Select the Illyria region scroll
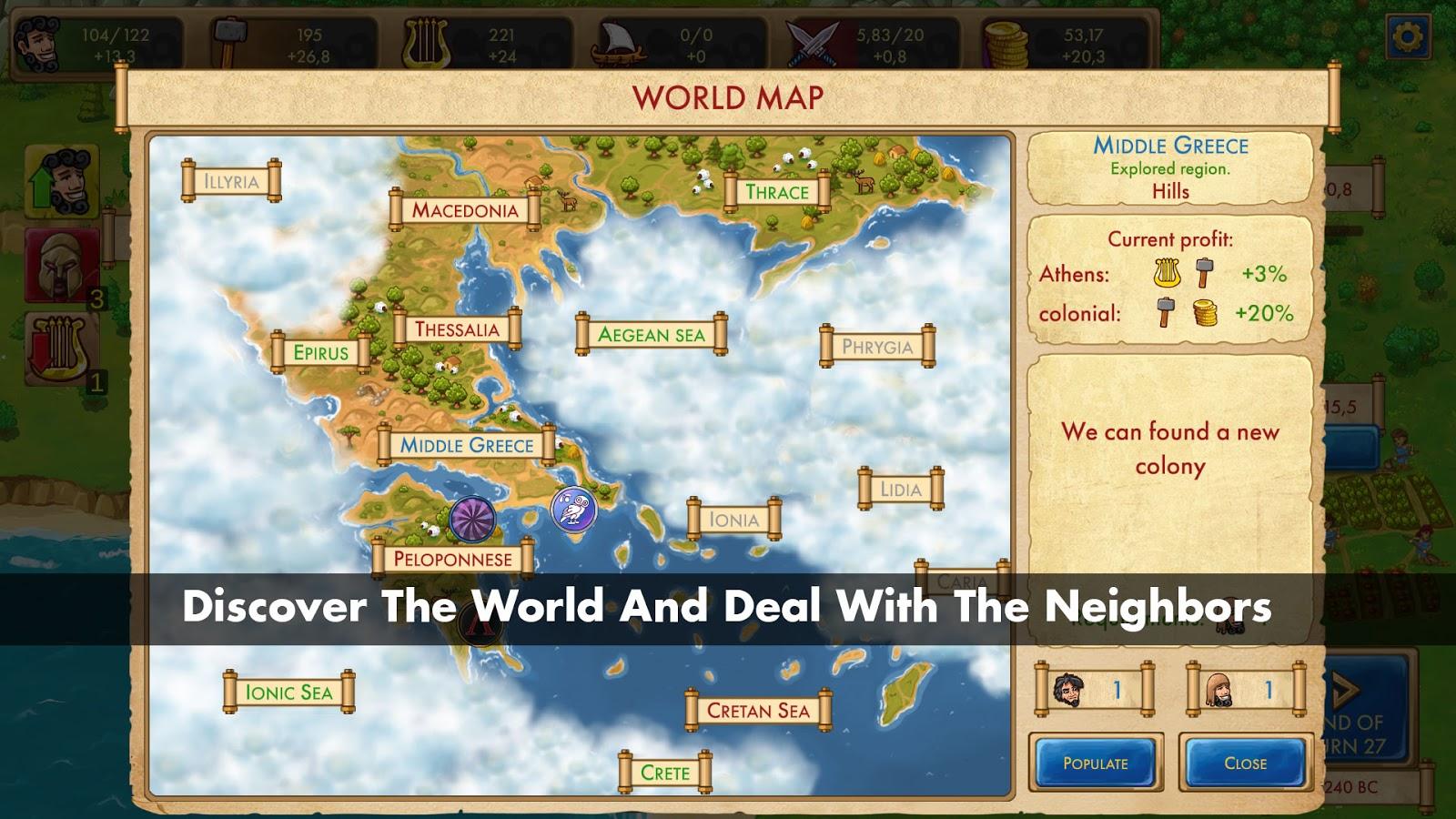Viewport: 1456px width, 819px height. pyautogui.click(x=231, y=181)
